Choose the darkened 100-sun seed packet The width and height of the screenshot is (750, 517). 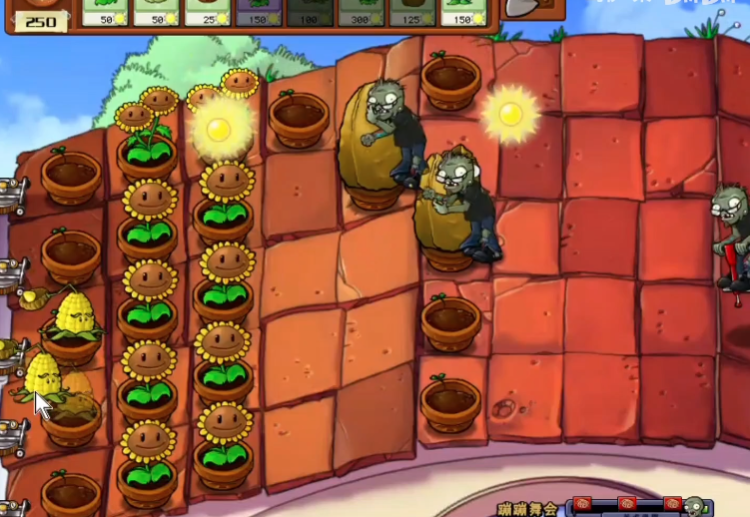[311, 12]
